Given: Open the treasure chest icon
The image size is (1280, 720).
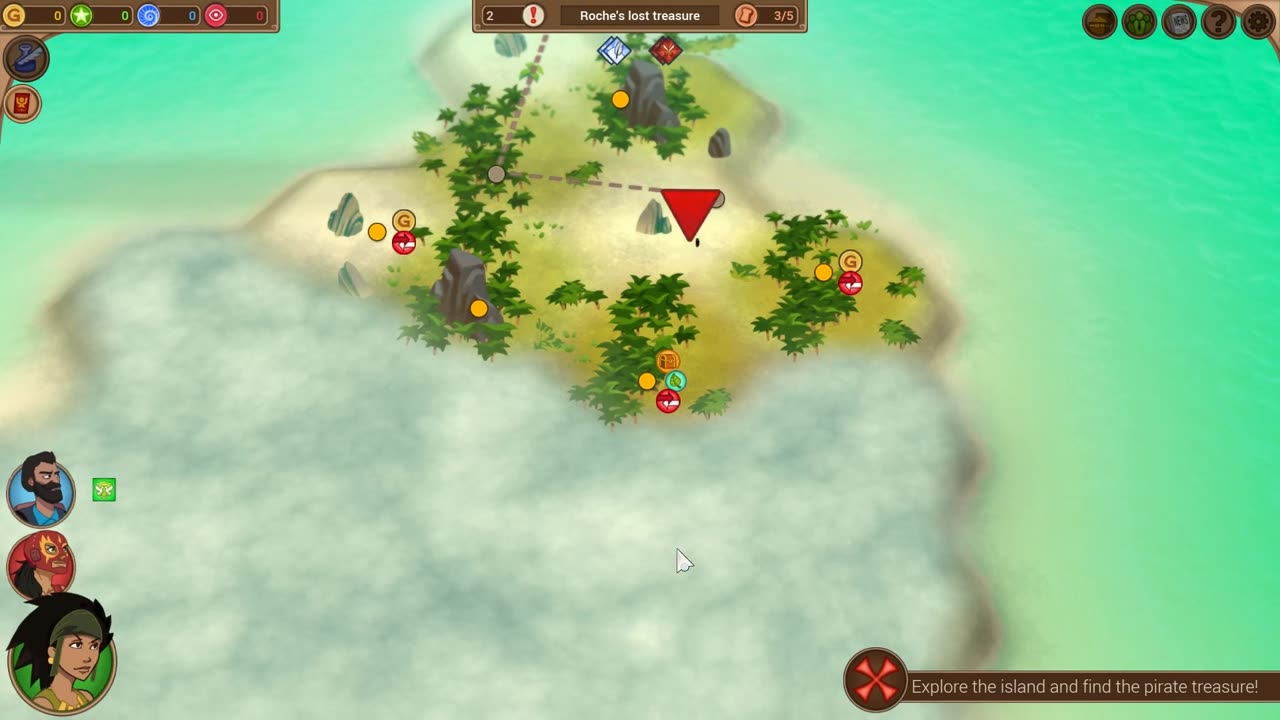Looking at the screenshot, I should pyautogui.click(x=1100, y=21).
